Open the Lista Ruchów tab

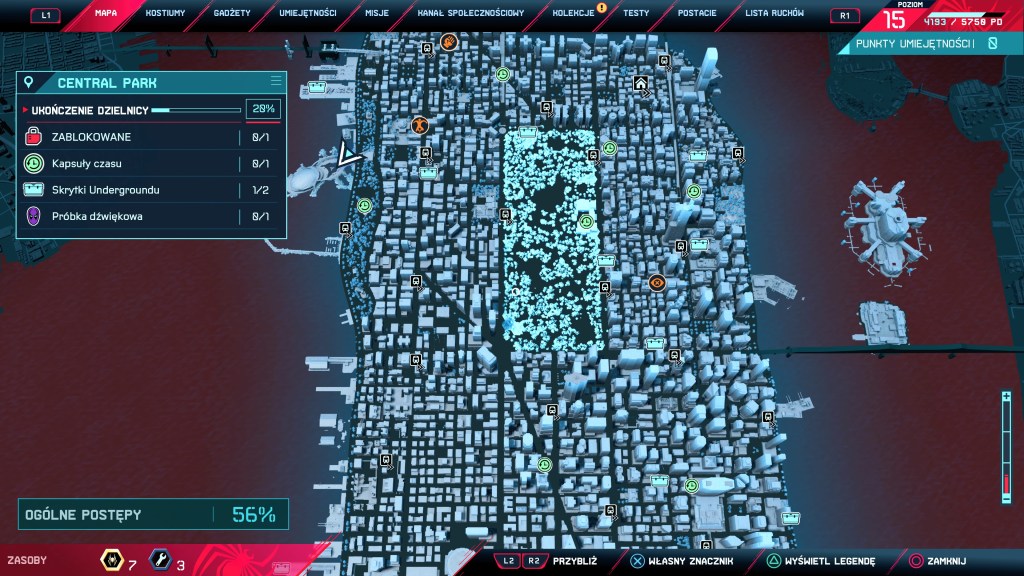point(775,13)
